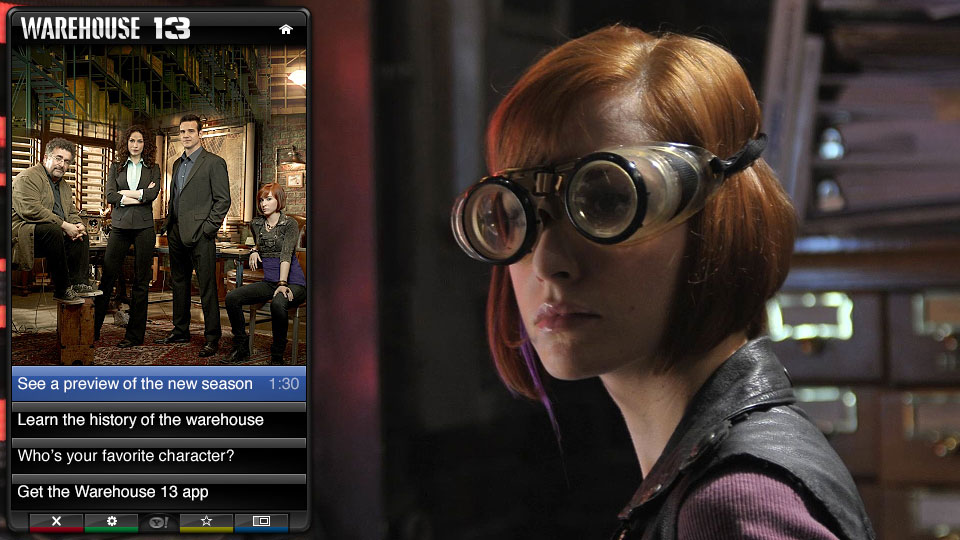
Task: Toggle the blue picture-in-picture view button
Action: (261, 521)
